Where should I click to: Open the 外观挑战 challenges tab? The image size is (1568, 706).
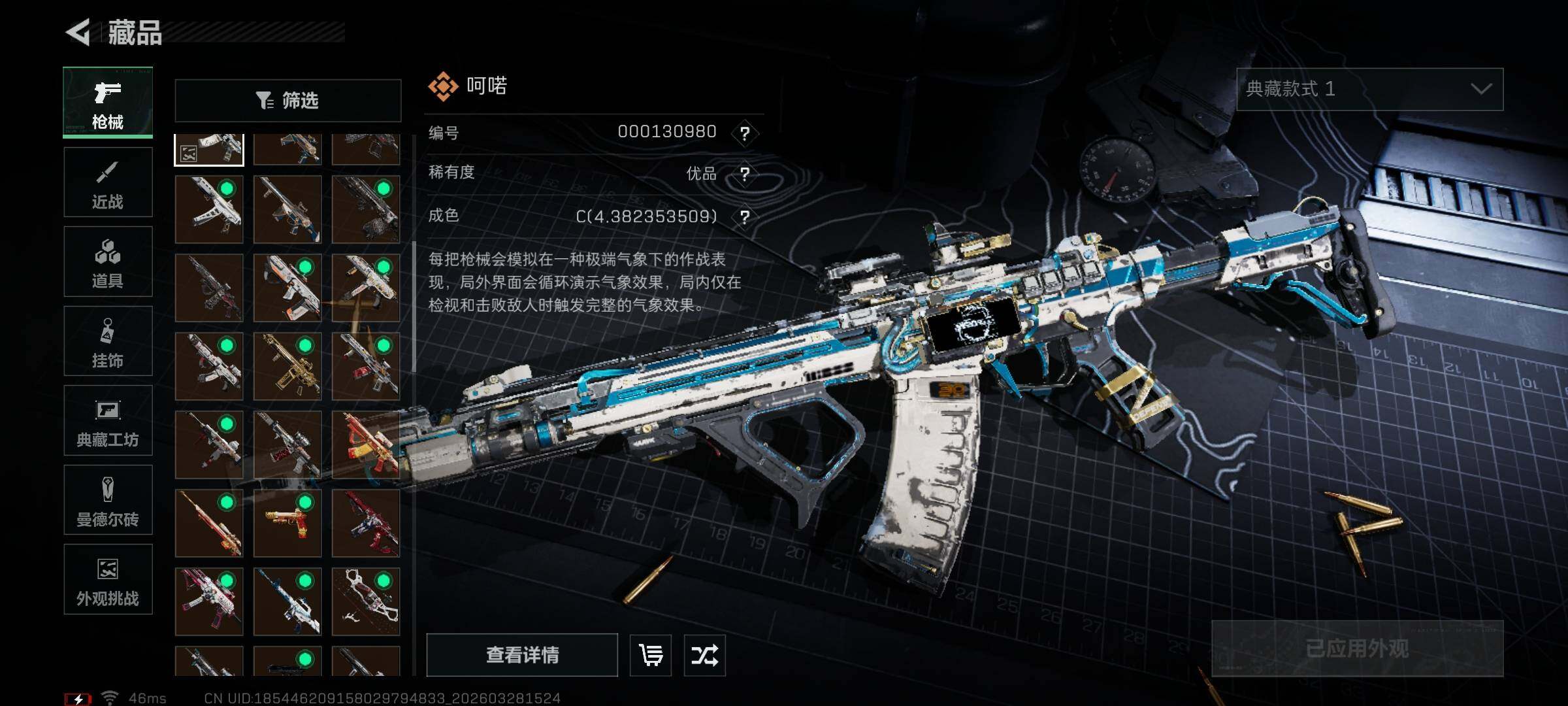[108, 579]
